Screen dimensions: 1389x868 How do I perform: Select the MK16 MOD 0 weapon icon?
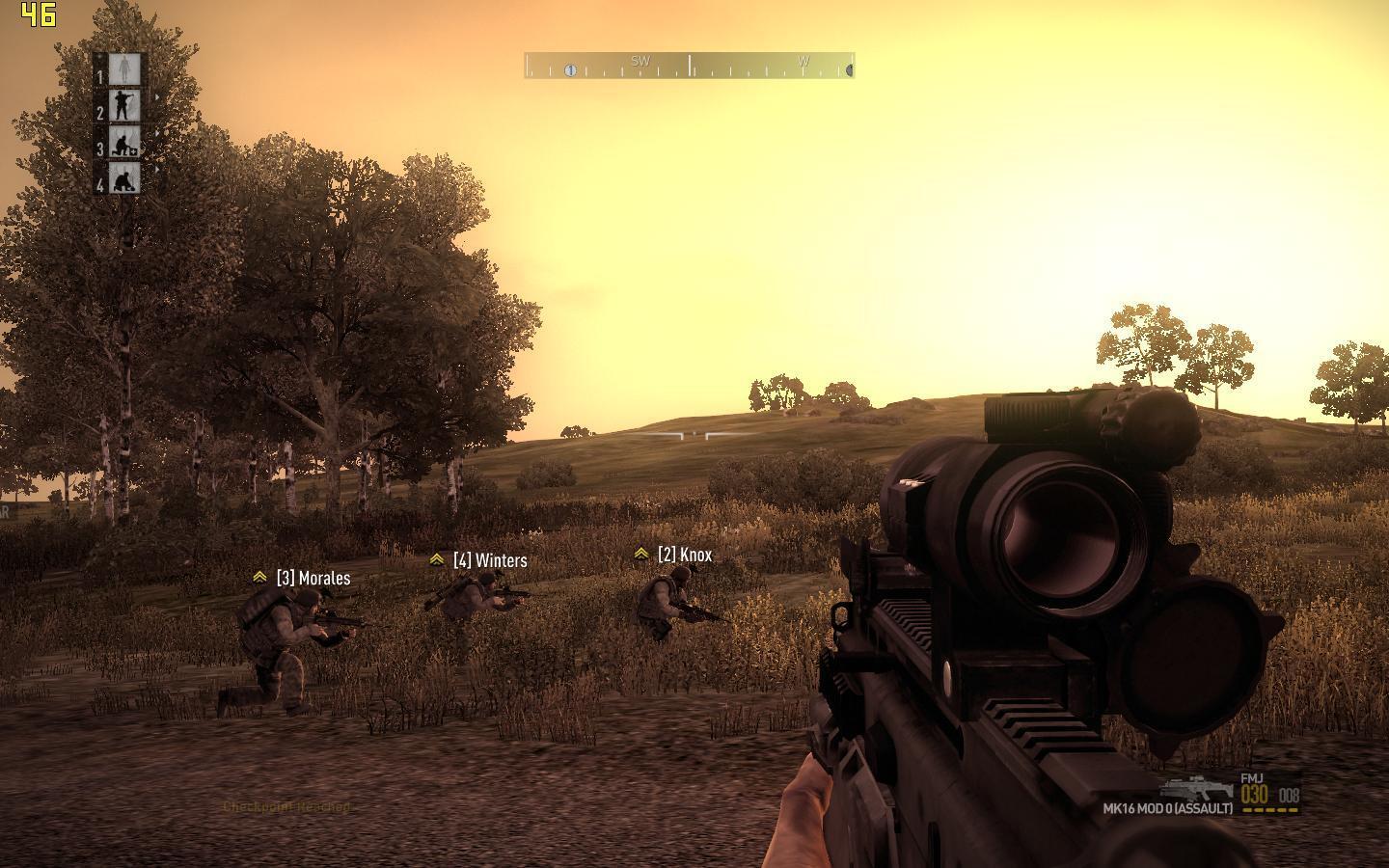tap(1197, 788)
